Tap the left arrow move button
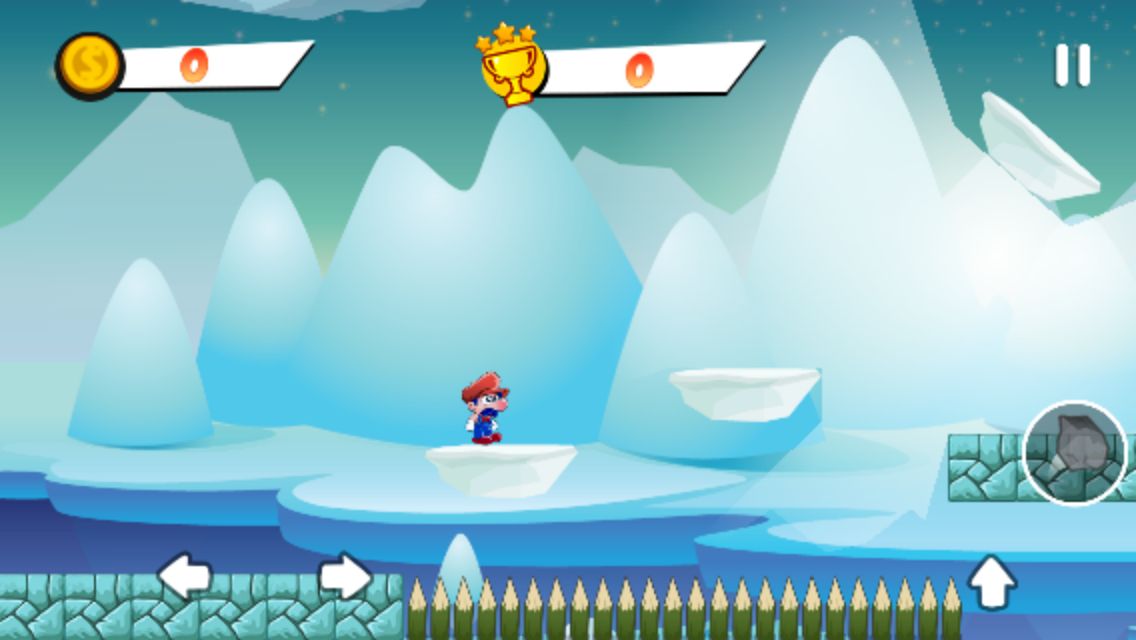Screen dimensions: 1136x640 [x=185, y=577]
